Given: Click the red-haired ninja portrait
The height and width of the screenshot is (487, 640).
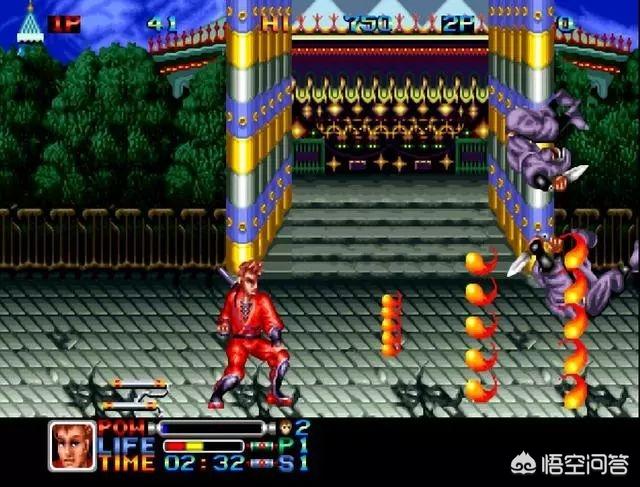Looking at the screenshot, I should pyautogui.click(x=73, y=445).
